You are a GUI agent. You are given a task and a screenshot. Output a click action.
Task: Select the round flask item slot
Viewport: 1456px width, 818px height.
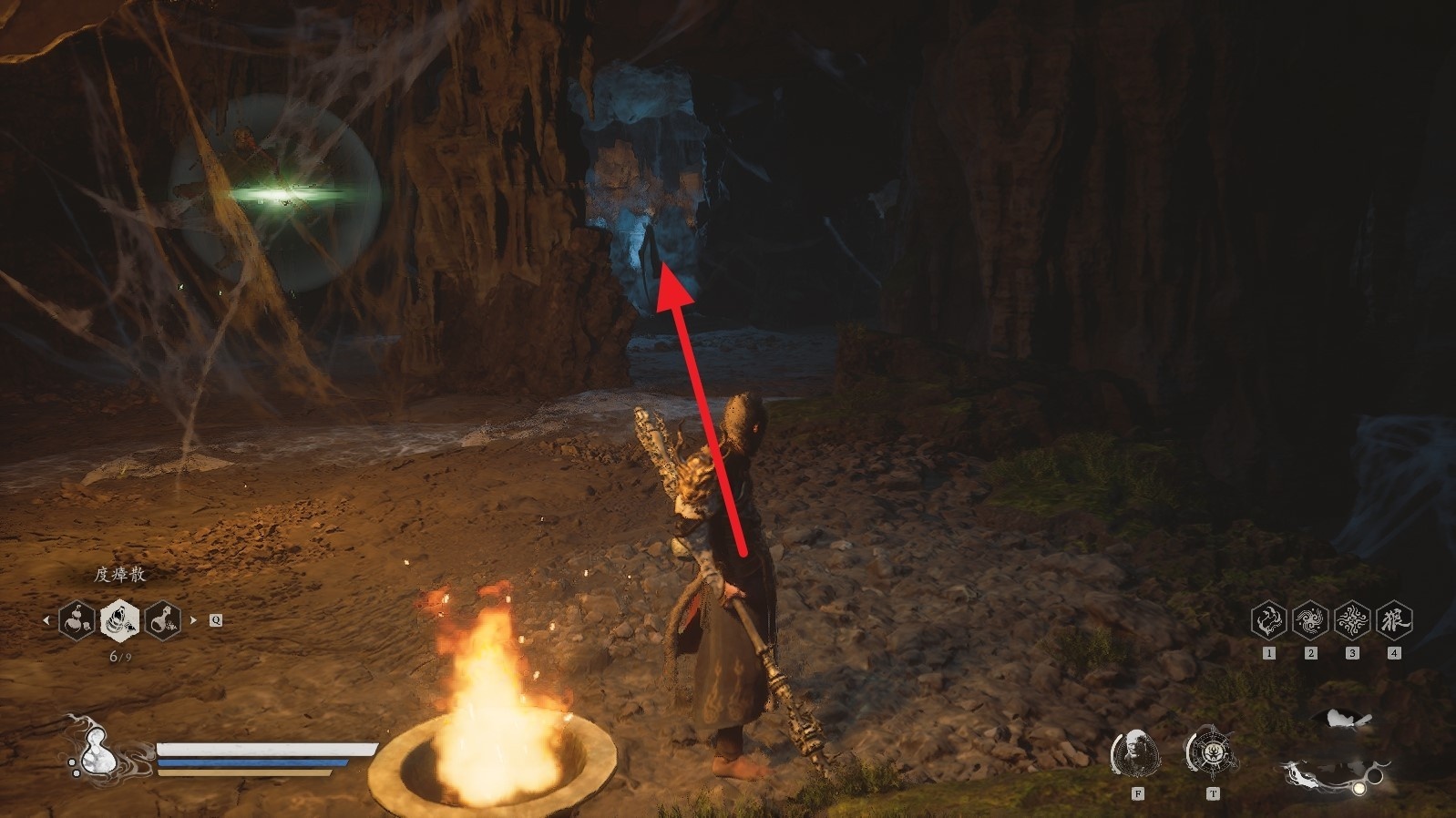coord(162,620)
